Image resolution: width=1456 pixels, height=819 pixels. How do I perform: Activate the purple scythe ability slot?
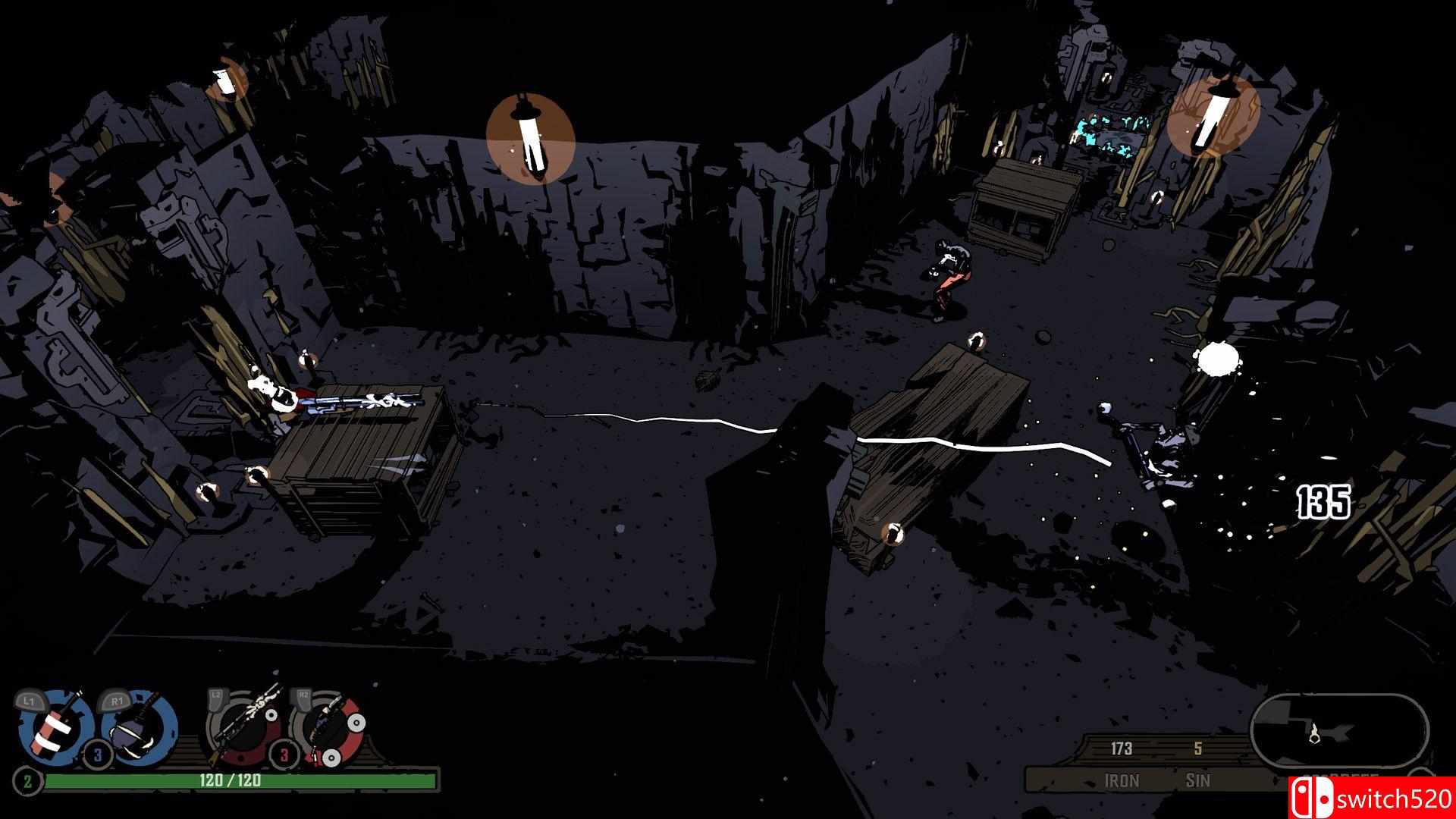coord(139,726)
